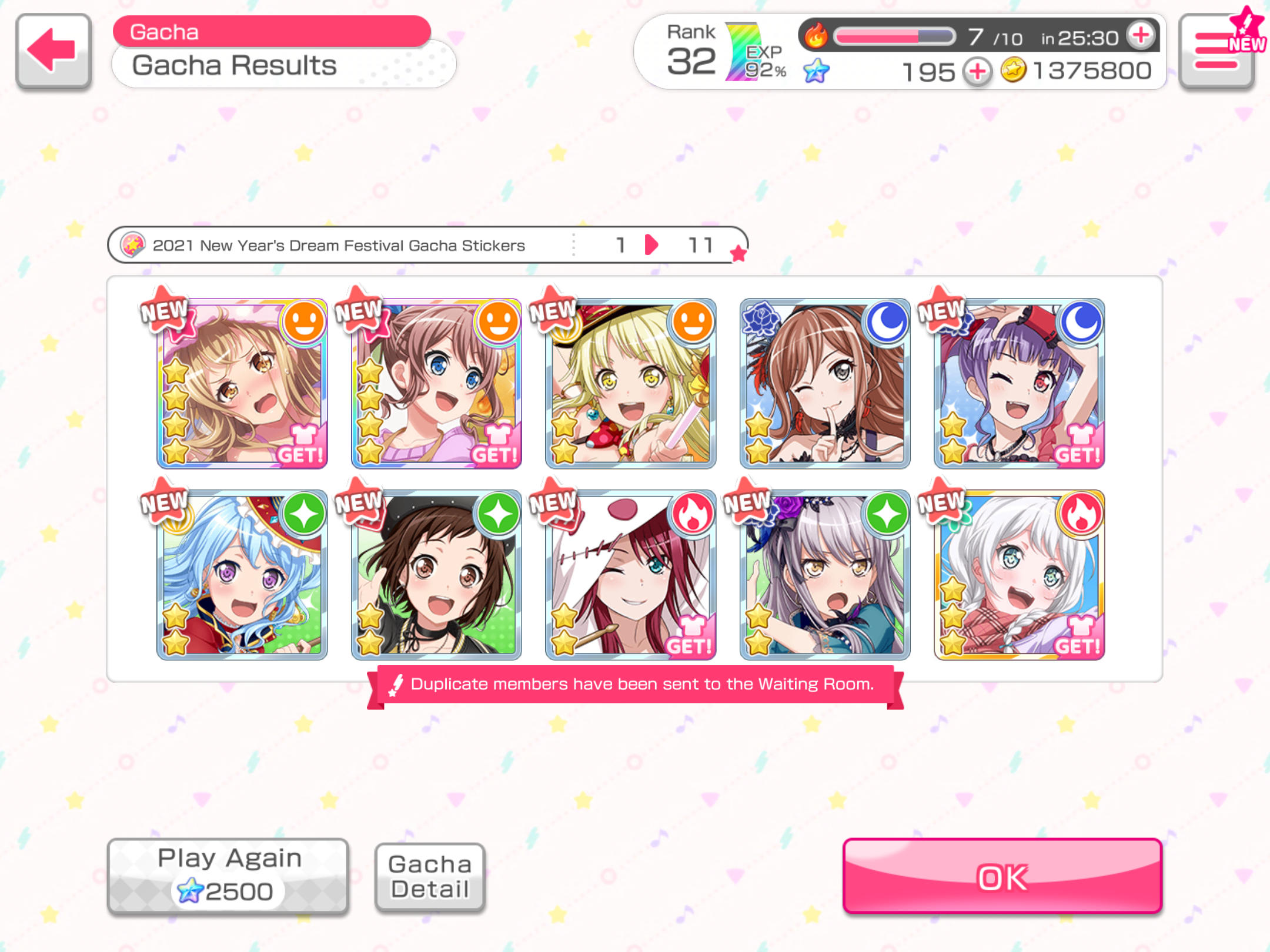Select the purple-haired winking girl card
This screenshot has height=952, width=1270.
(1019, 384)
